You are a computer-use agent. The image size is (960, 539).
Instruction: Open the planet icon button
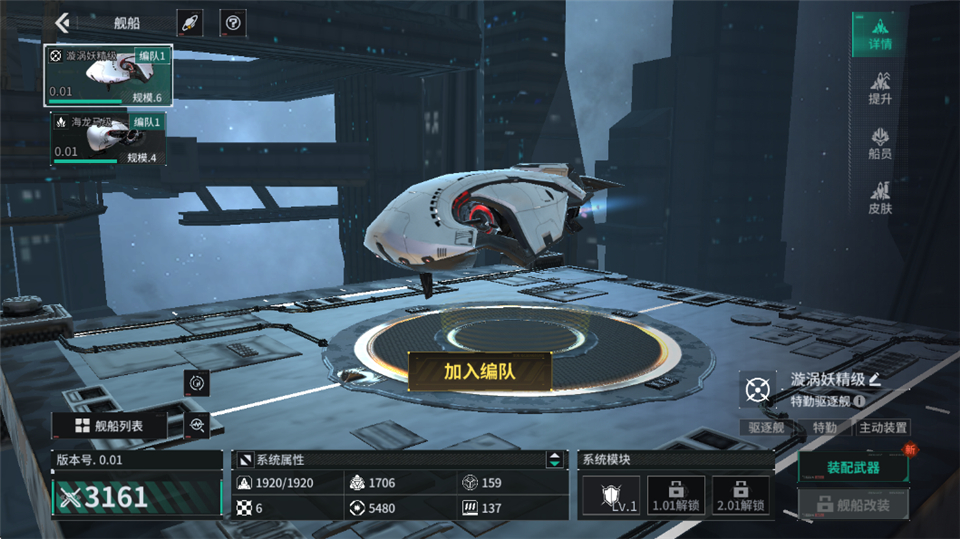[190, 22]
